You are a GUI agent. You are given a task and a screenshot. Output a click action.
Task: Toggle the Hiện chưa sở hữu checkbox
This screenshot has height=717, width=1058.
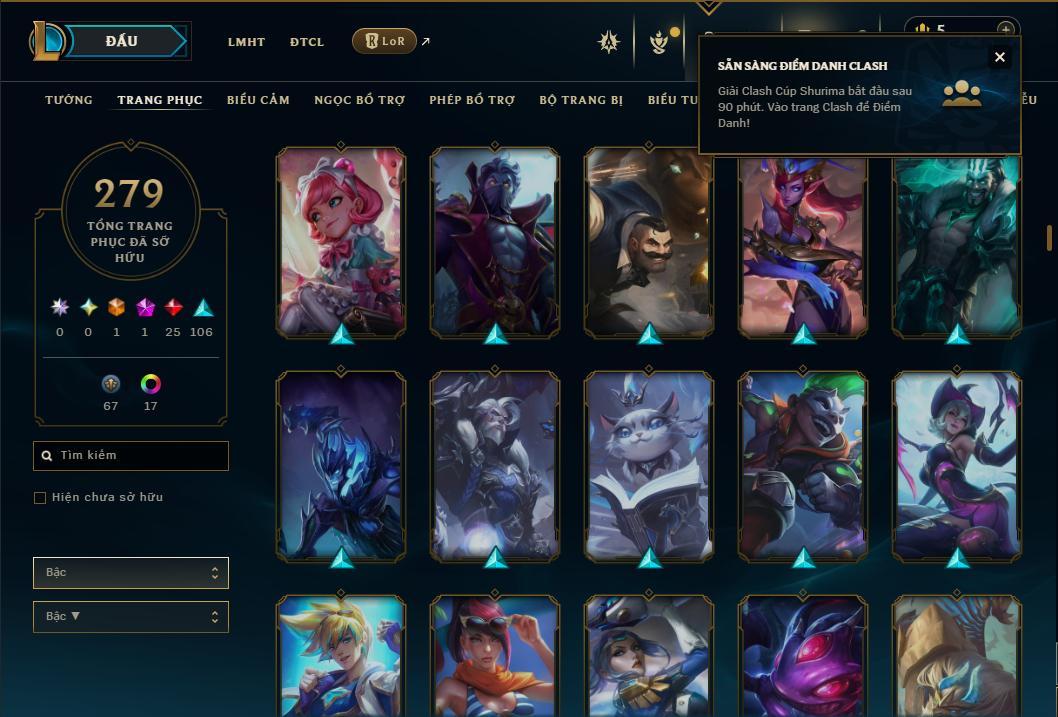[x=40, y=498]
